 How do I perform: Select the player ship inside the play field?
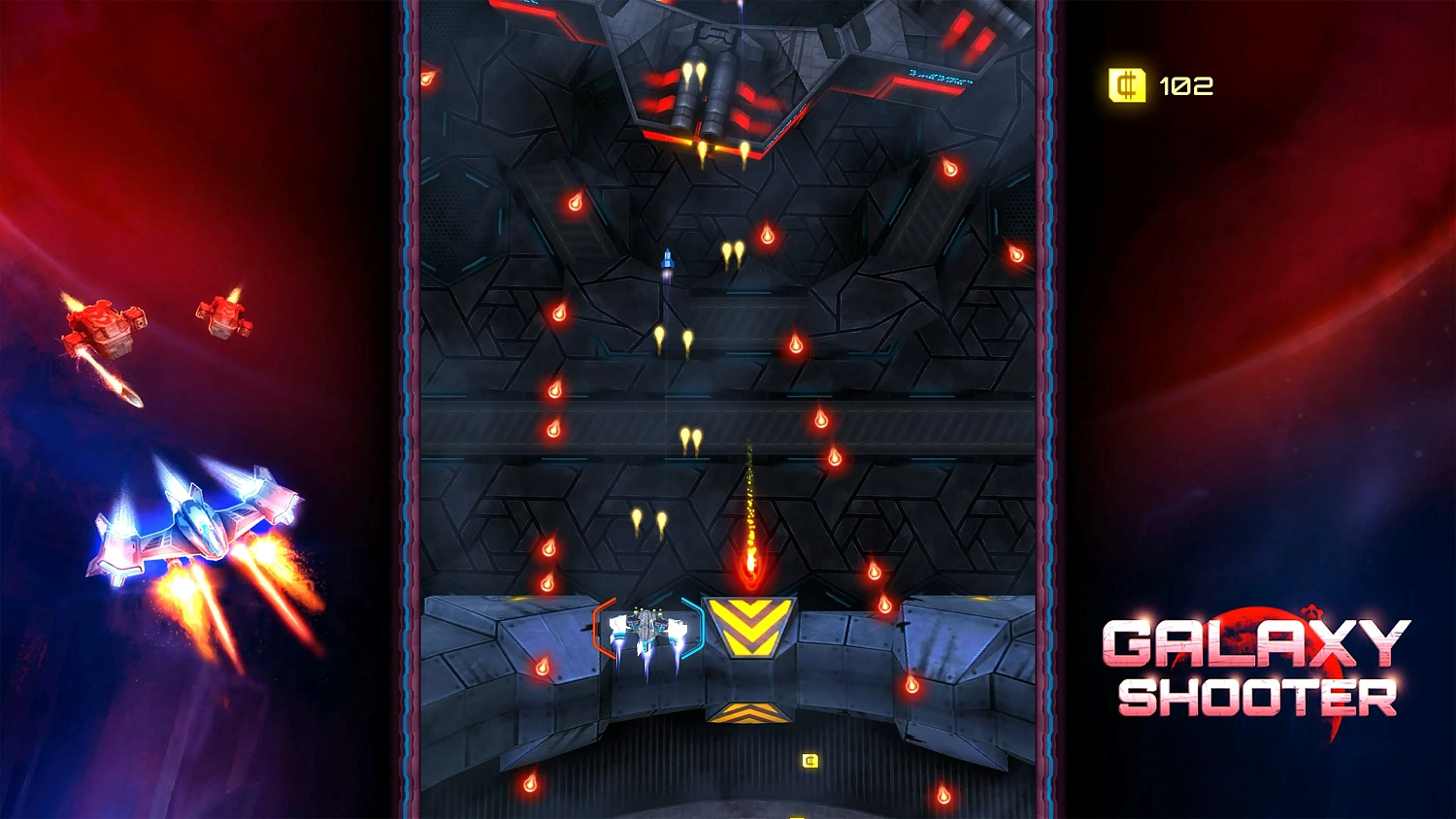(645, 629)
